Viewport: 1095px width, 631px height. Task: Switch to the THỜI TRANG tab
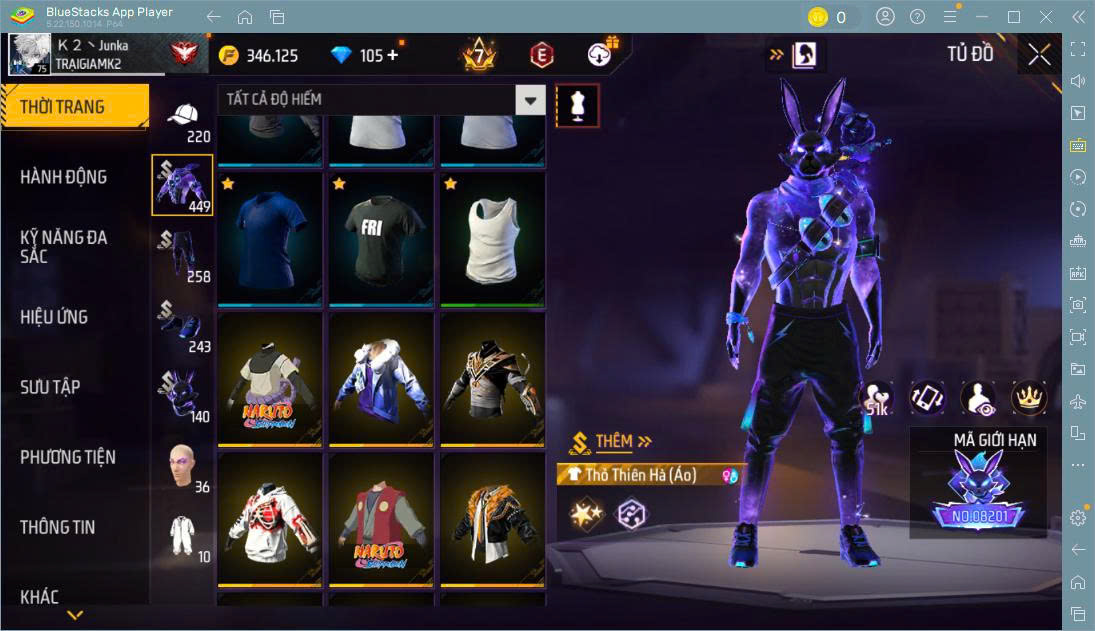click(74, 107)
